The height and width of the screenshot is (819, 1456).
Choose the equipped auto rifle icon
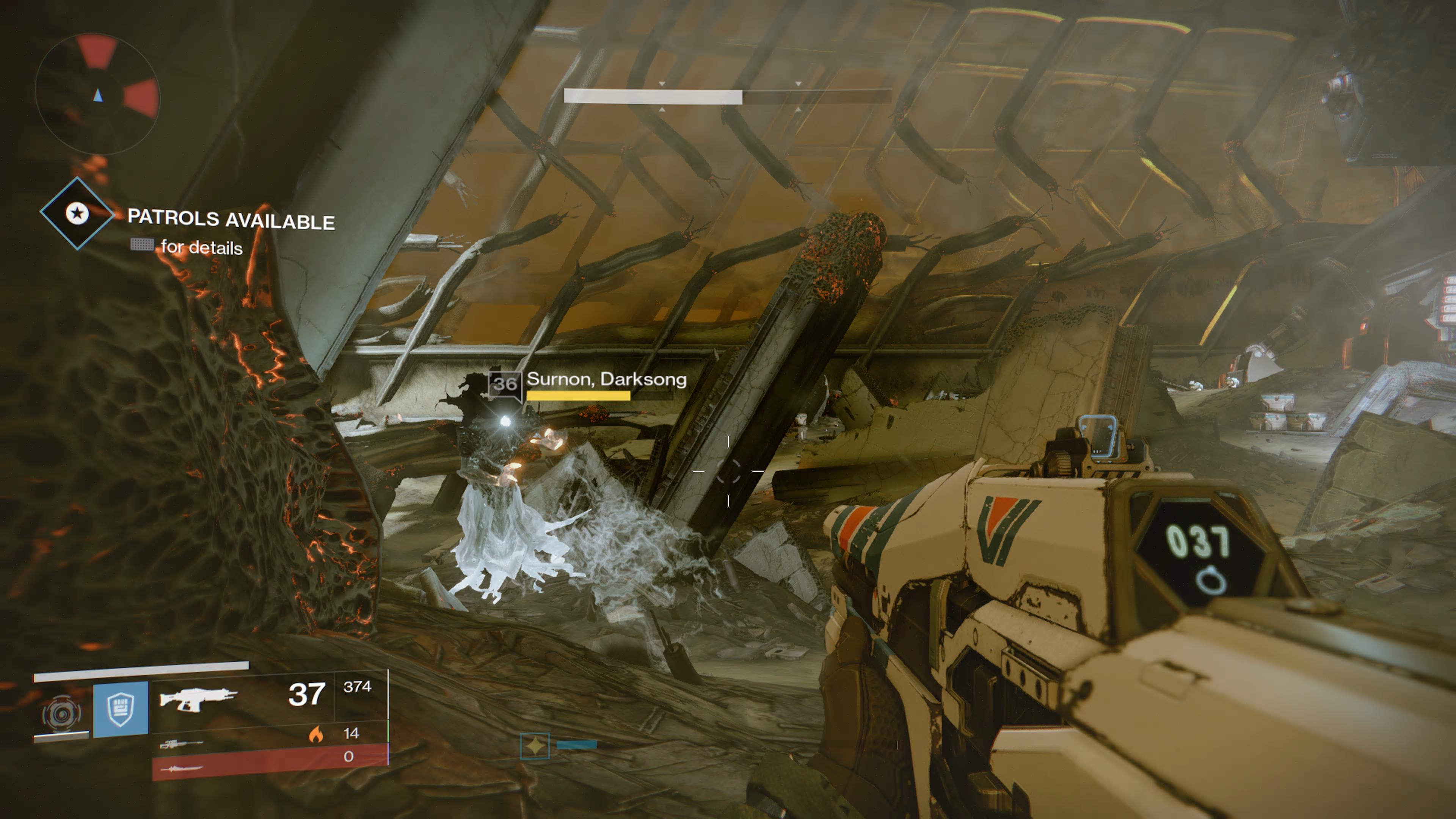click(198, 698)
